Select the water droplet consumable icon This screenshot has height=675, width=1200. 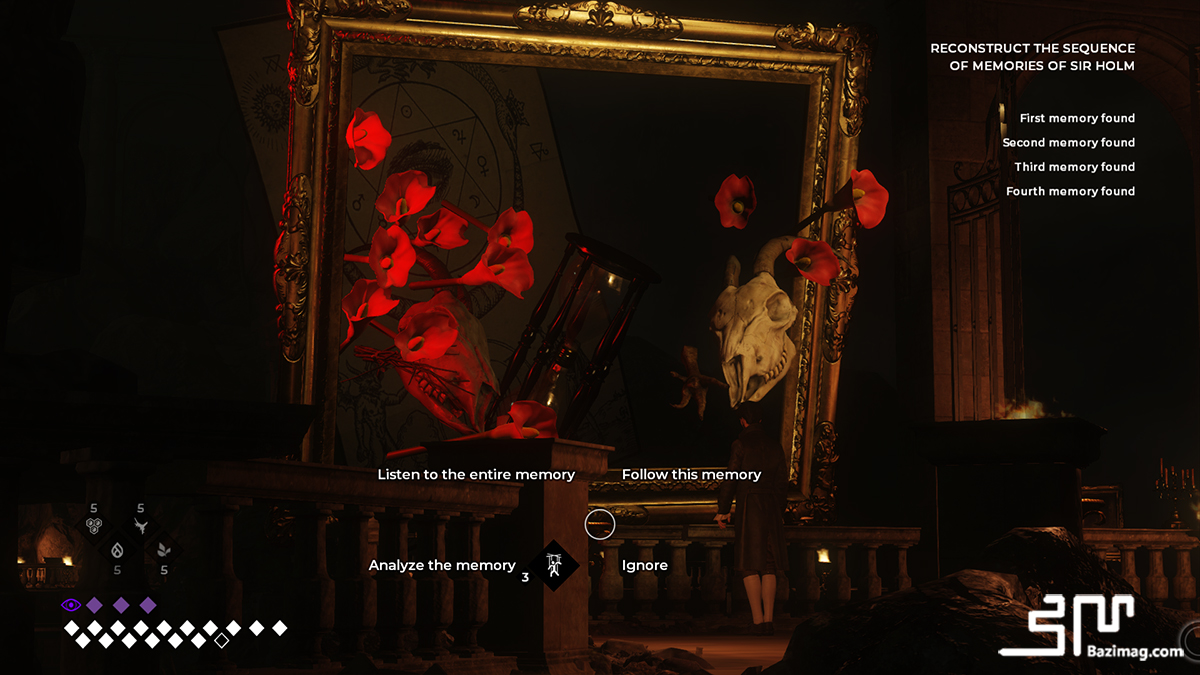(117, 549)
